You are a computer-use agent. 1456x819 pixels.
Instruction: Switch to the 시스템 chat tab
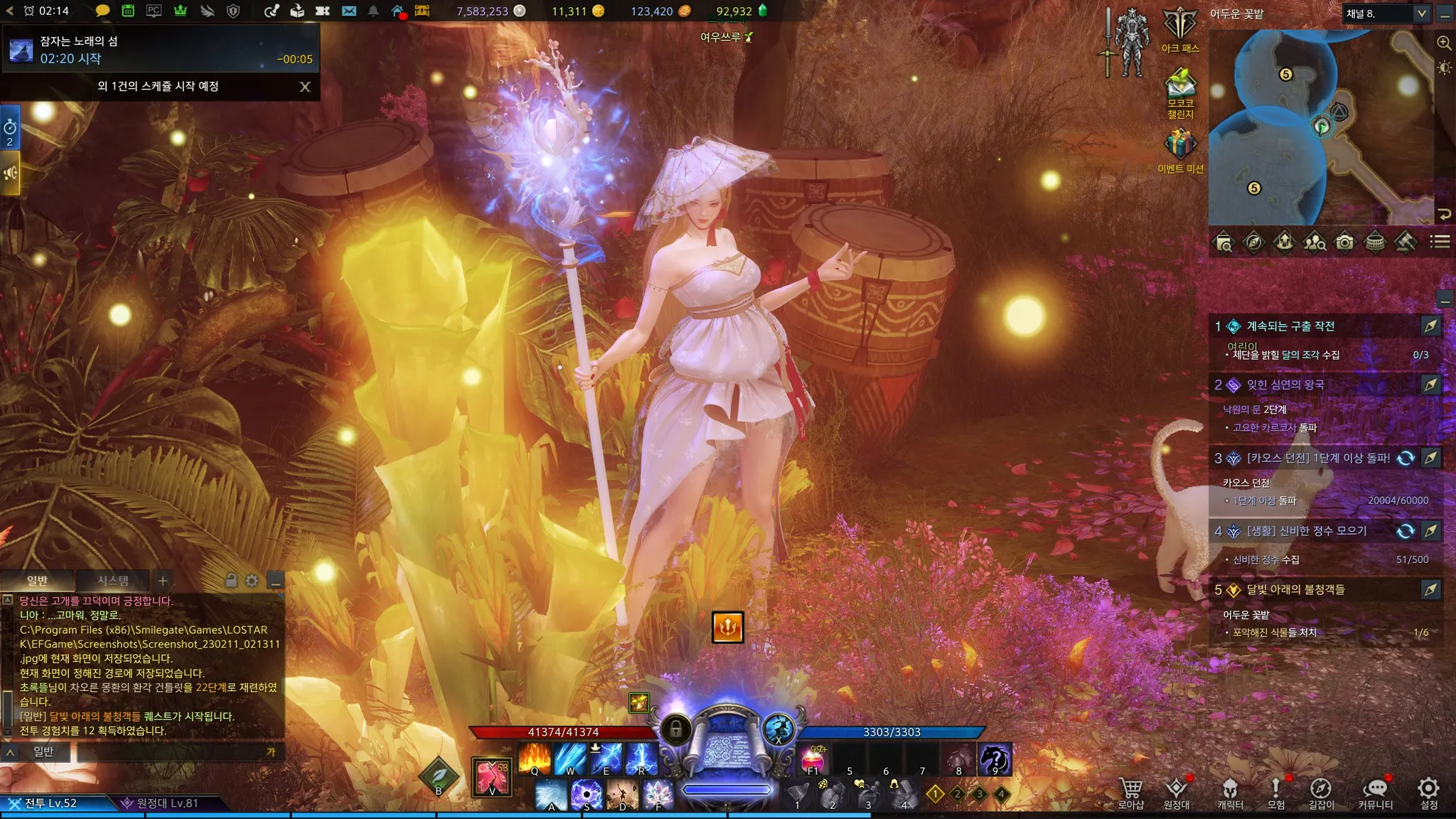113,581
